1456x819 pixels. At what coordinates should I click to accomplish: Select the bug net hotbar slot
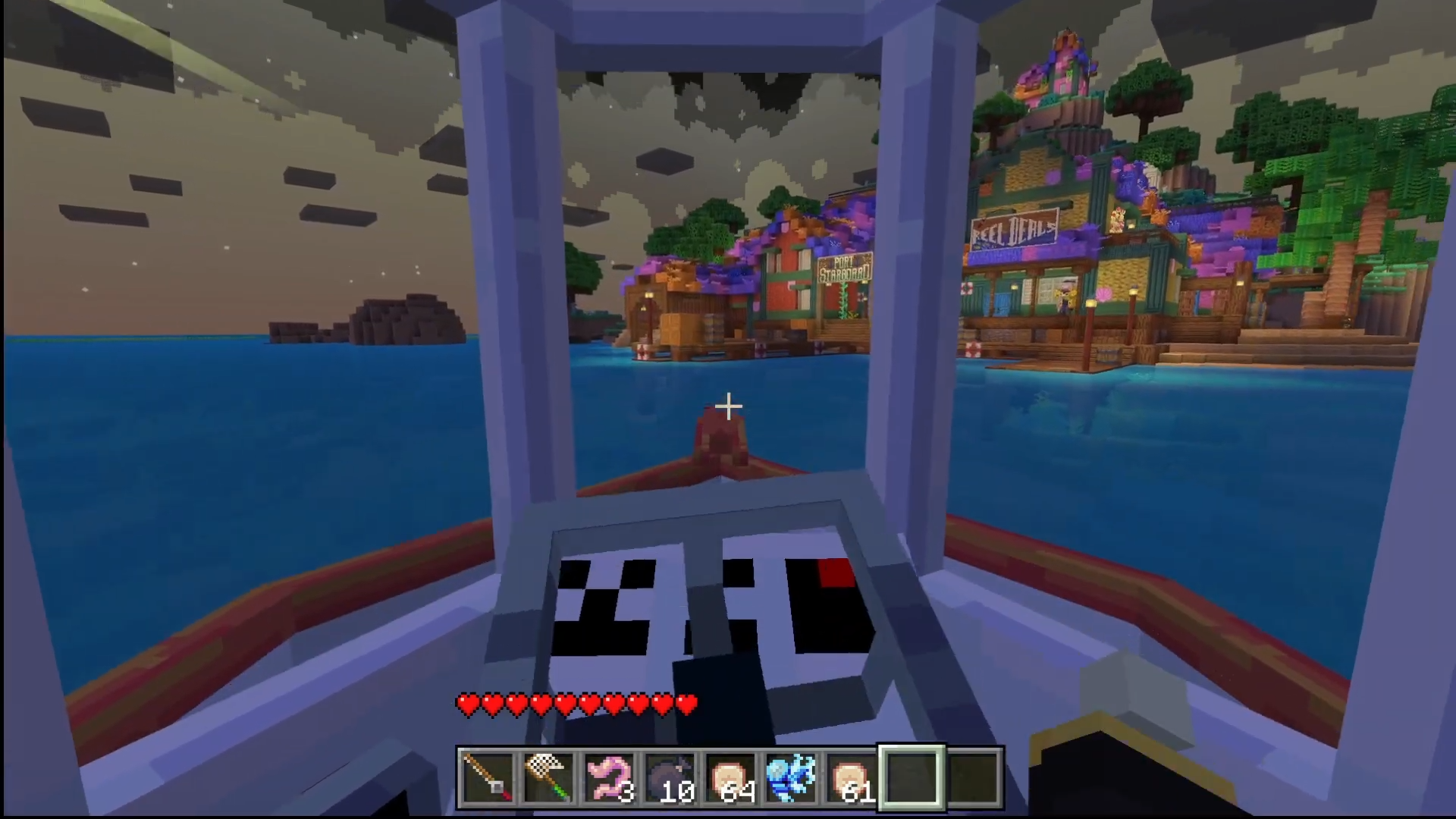(548, 778)
